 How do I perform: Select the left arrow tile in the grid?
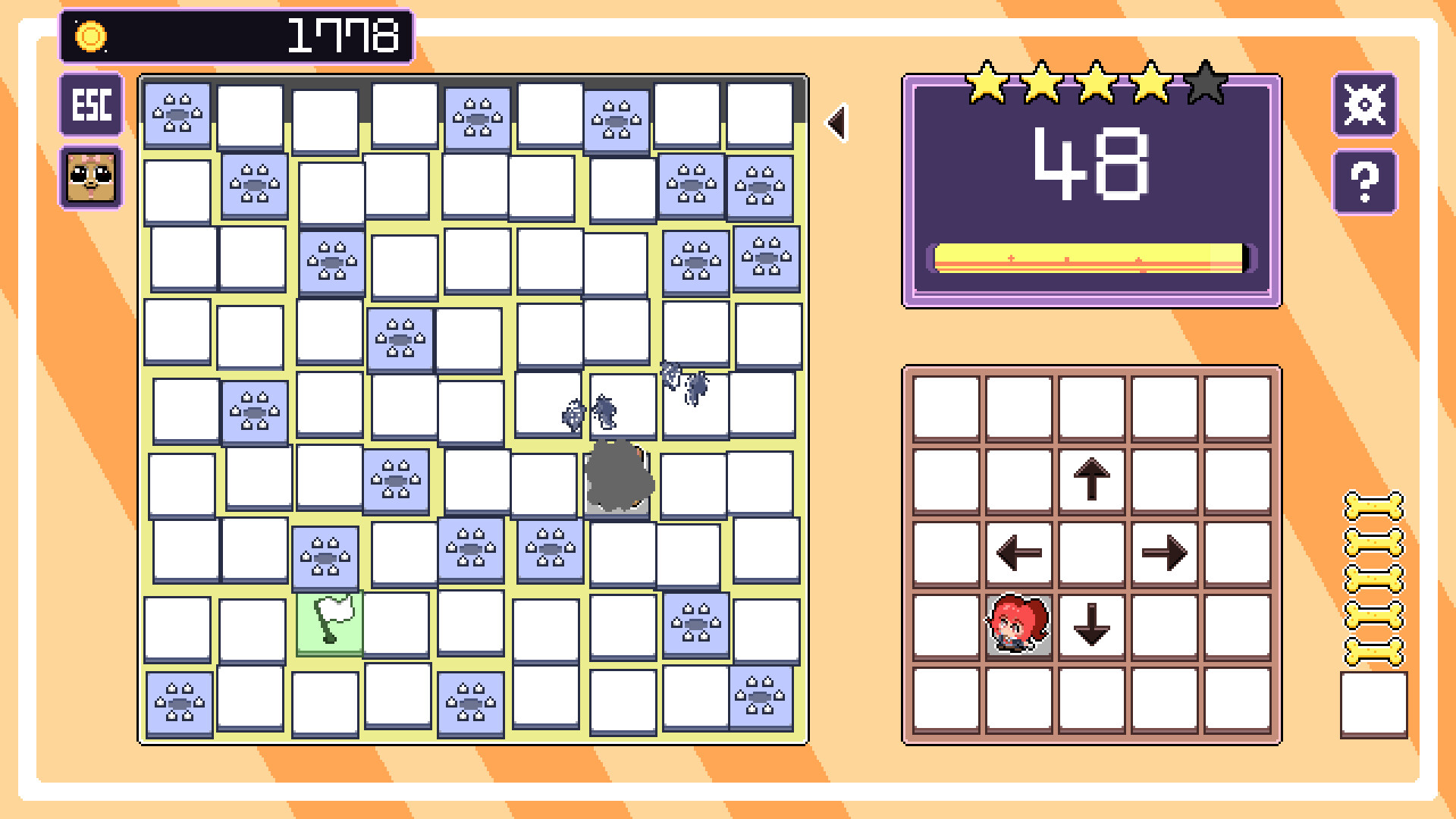[1019, 553]
